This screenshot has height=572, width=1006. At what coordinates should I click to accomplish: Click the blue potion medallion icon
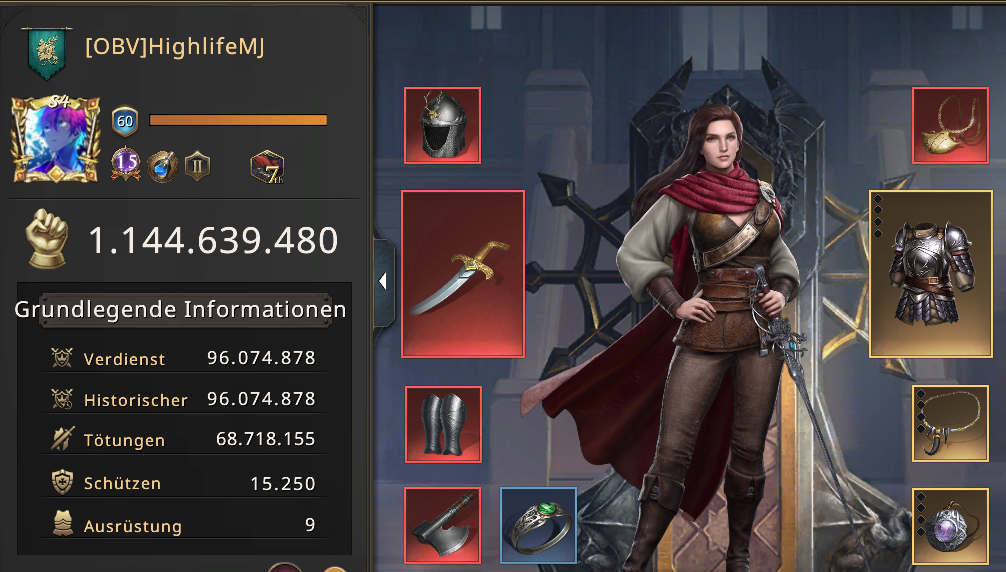(x=161, y=166)
